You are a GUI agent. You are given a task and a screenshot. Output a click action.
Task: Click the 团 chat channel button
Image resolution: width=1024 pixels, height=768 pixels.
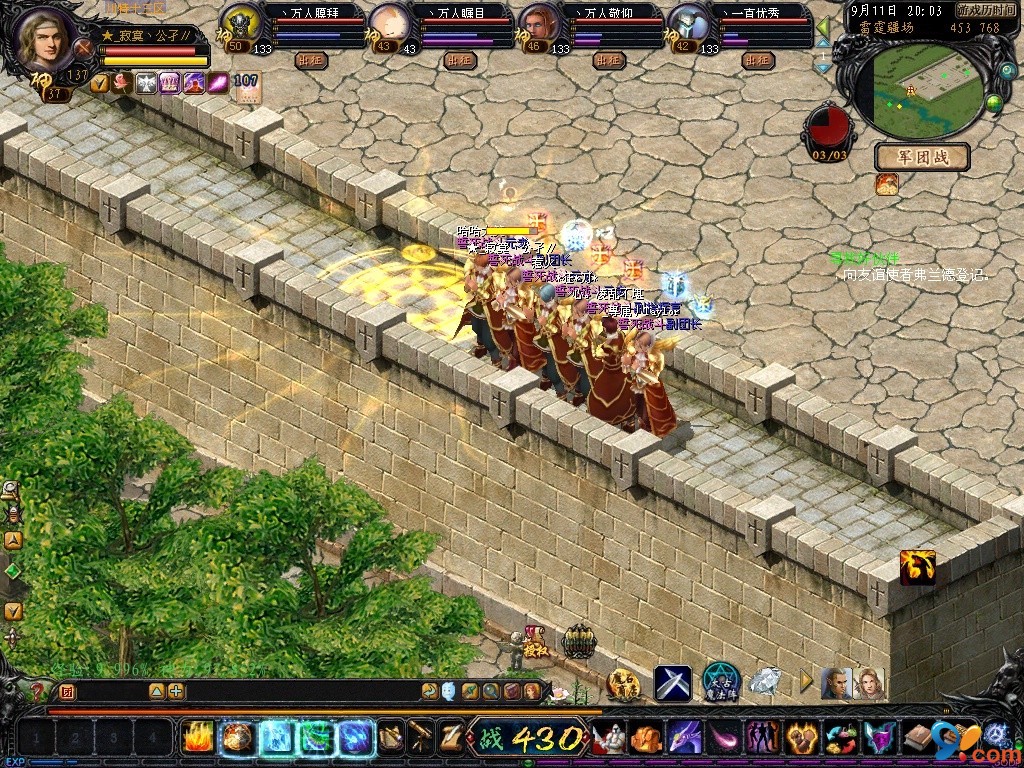67,691
